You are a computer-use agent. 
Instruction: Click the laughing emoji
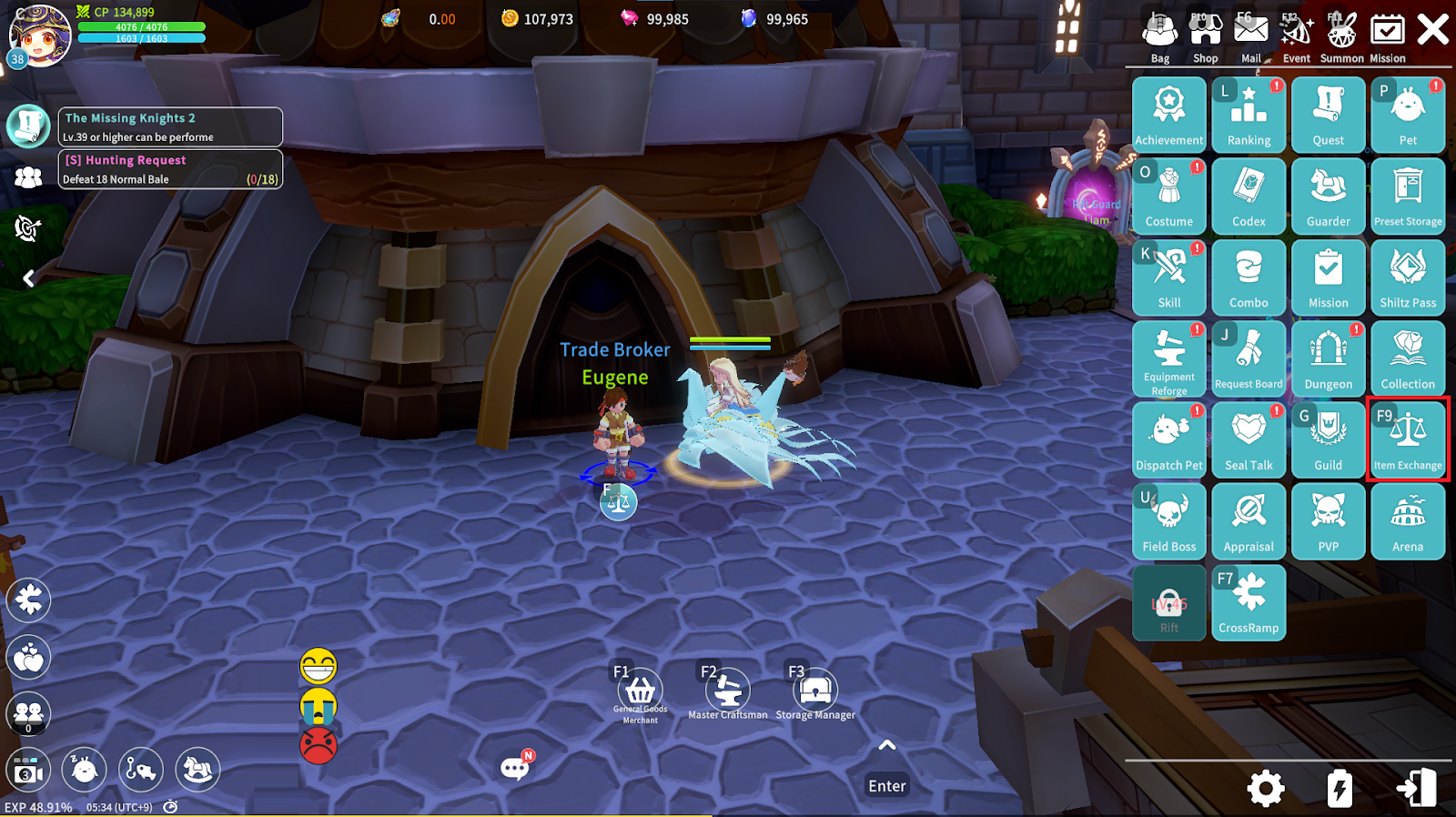tap(318, 667)
